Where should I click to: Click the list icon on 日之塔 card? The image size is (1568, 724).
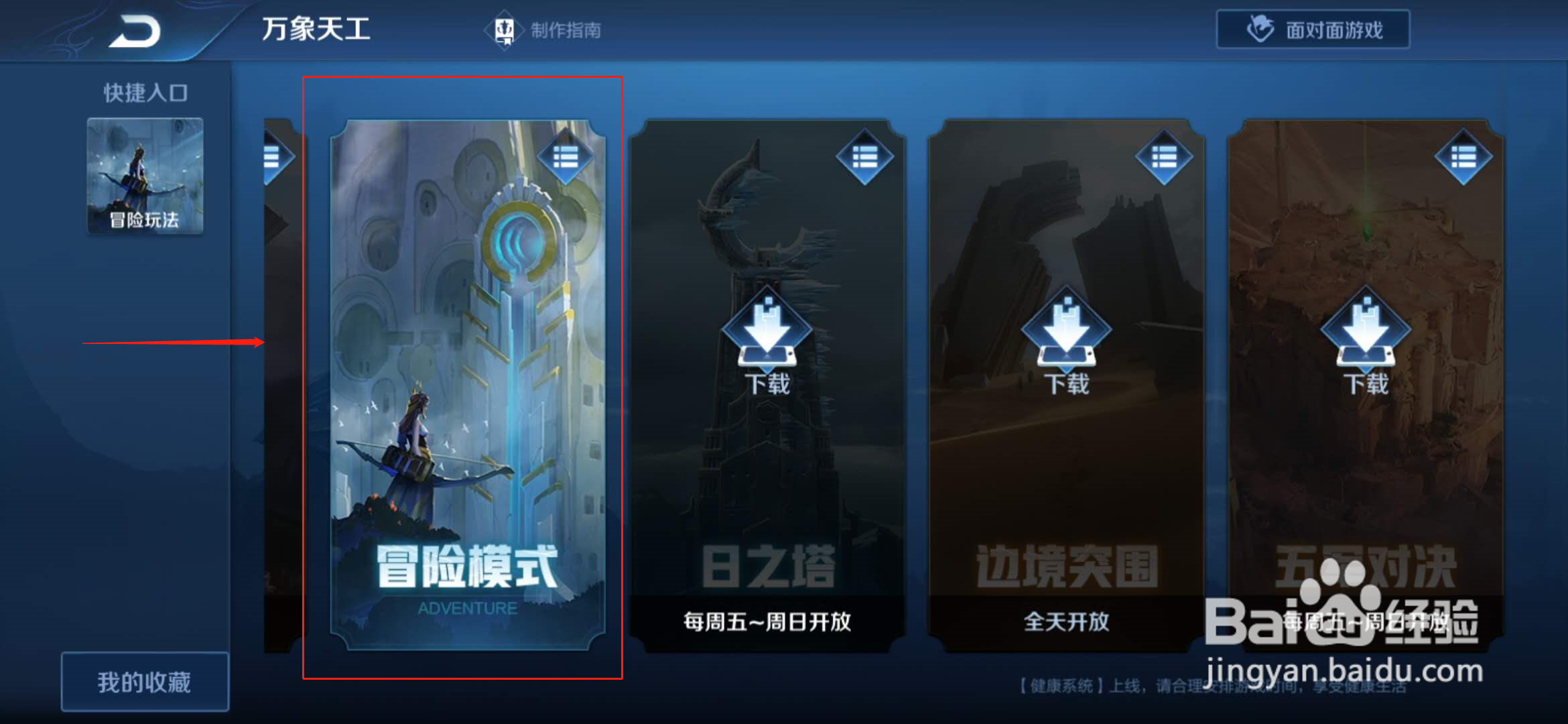(x=865, y=156)
